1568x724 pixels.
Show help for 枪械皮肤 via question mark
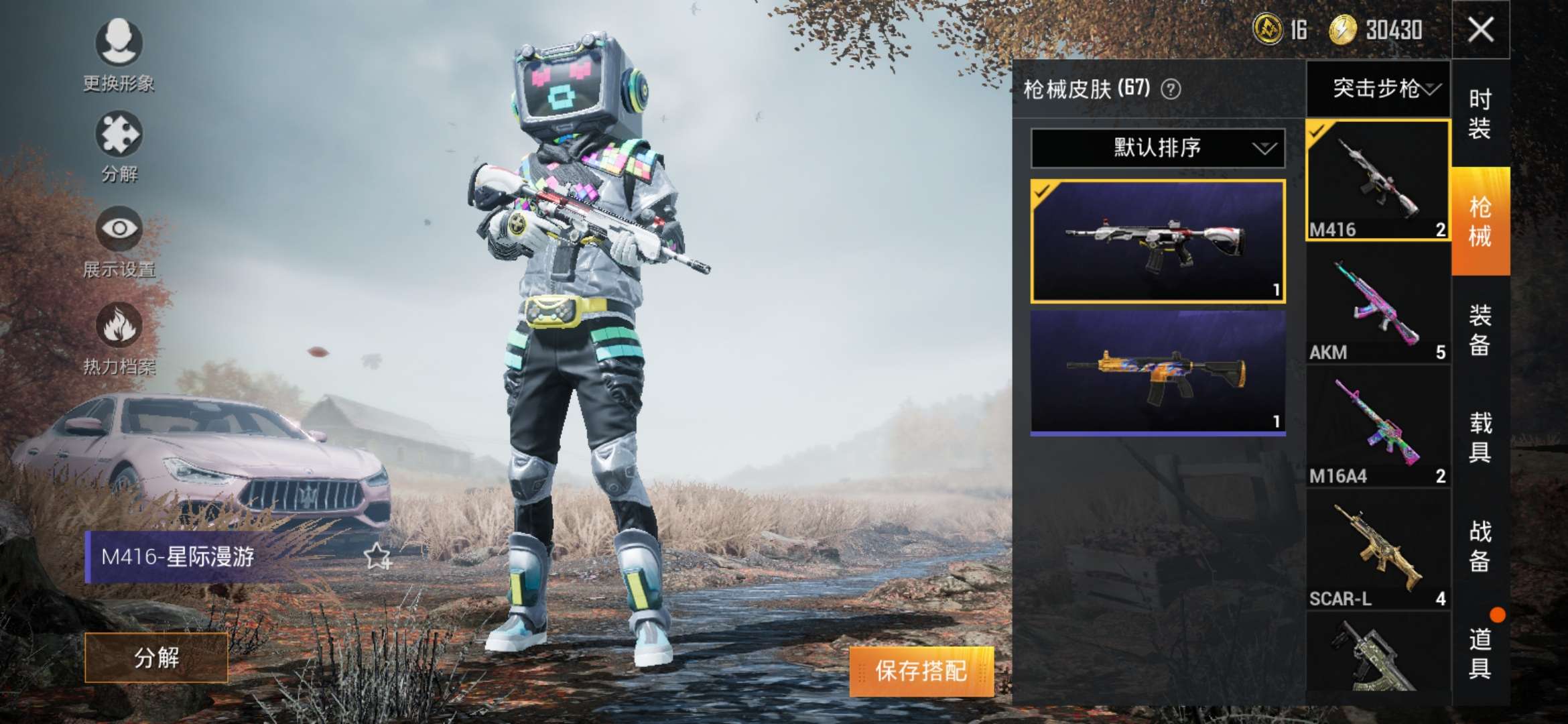(1171, 89)
